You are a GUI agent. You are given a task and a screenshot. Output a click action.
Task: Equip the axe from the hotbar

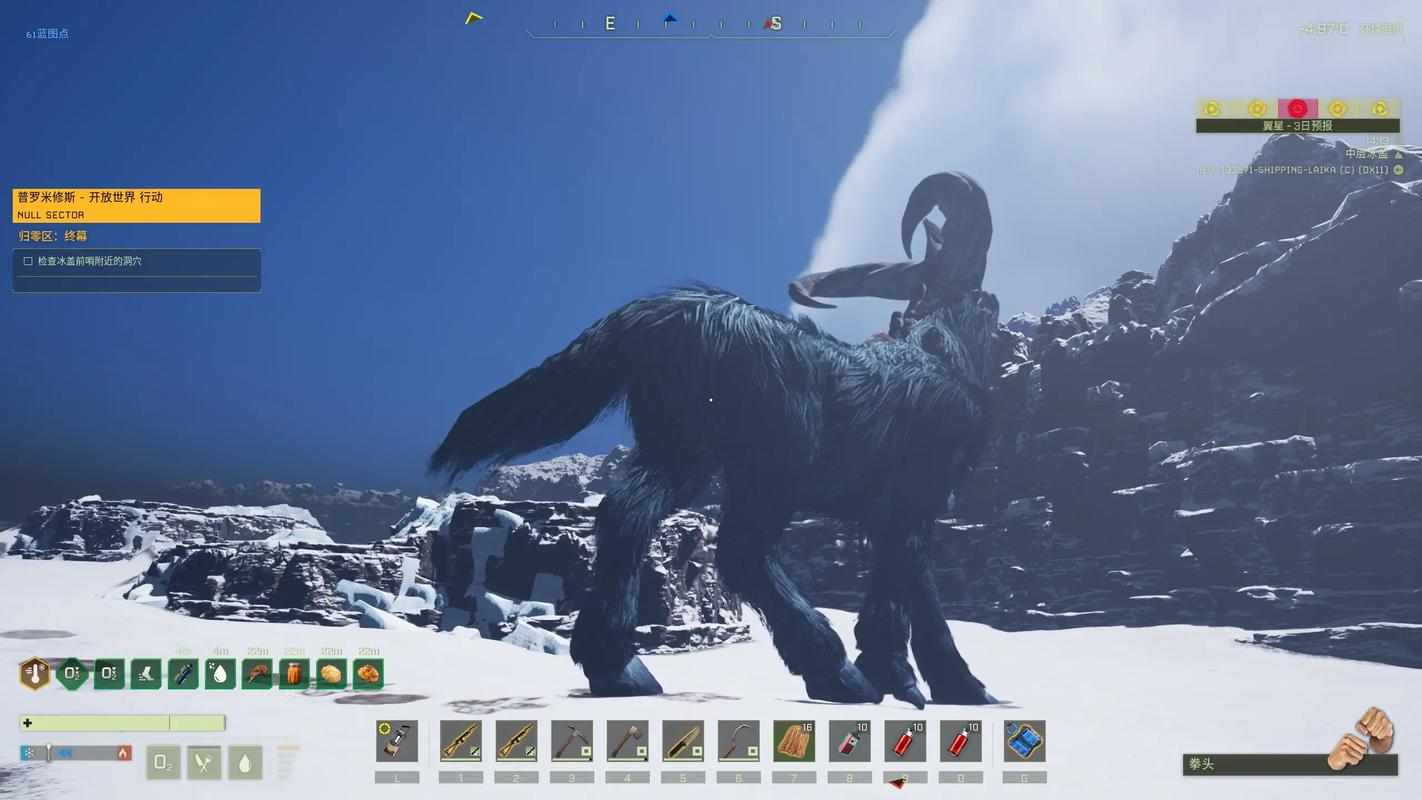coord(627,741)
